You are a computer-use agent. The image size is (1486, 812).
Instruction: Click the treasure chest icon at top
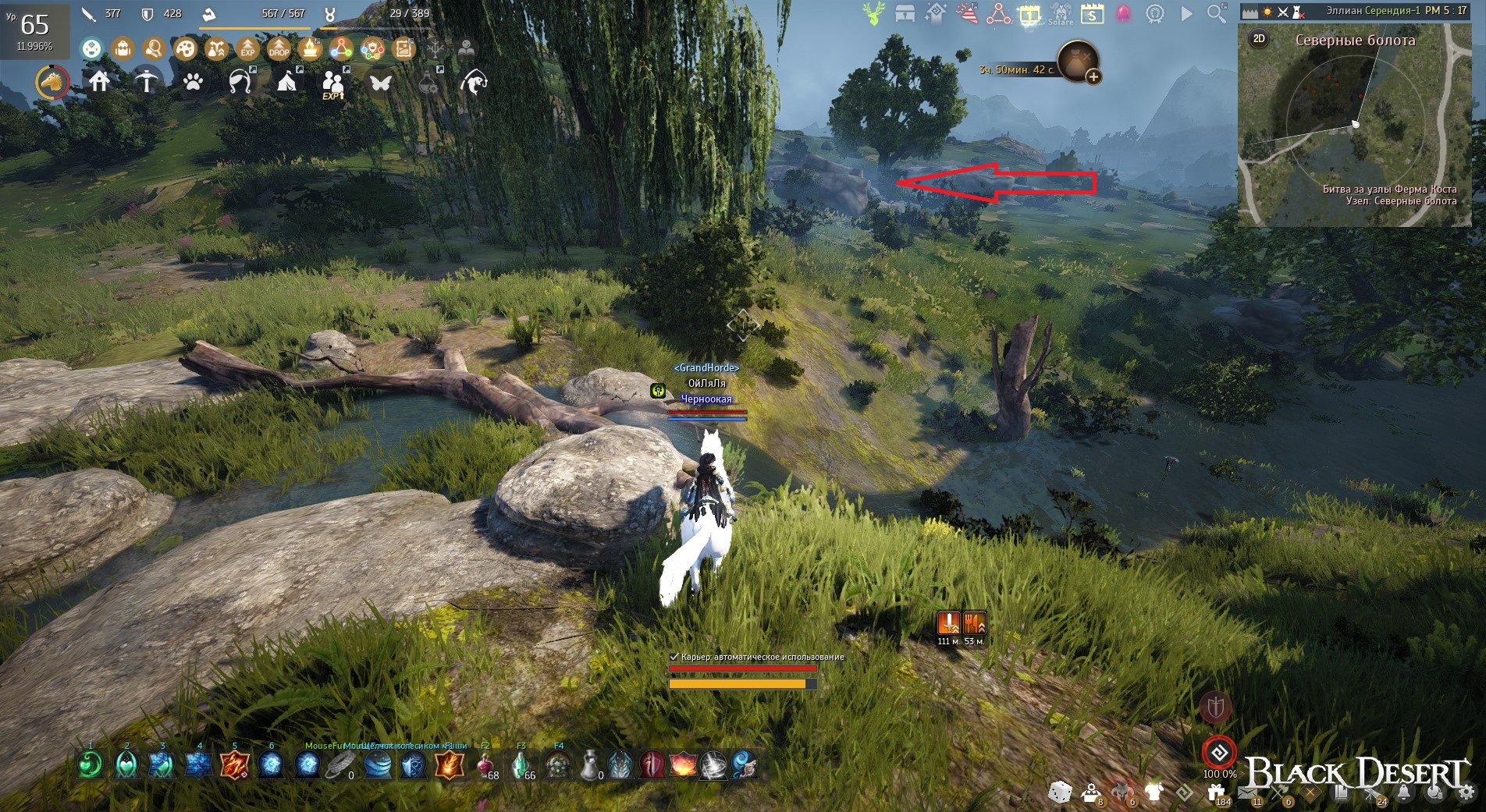point(905,13)
